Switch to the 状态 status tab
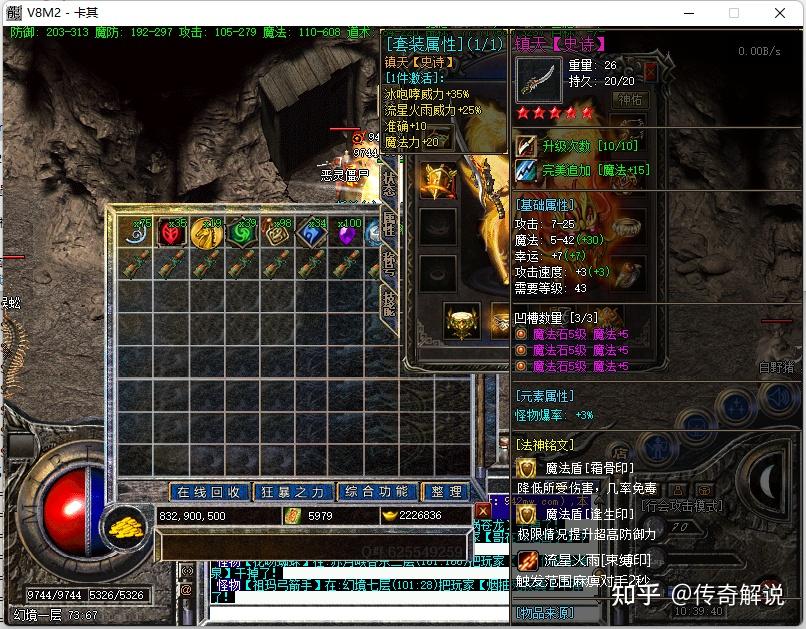The width and height of the screenshot is (806, 629). pos(390,182)
